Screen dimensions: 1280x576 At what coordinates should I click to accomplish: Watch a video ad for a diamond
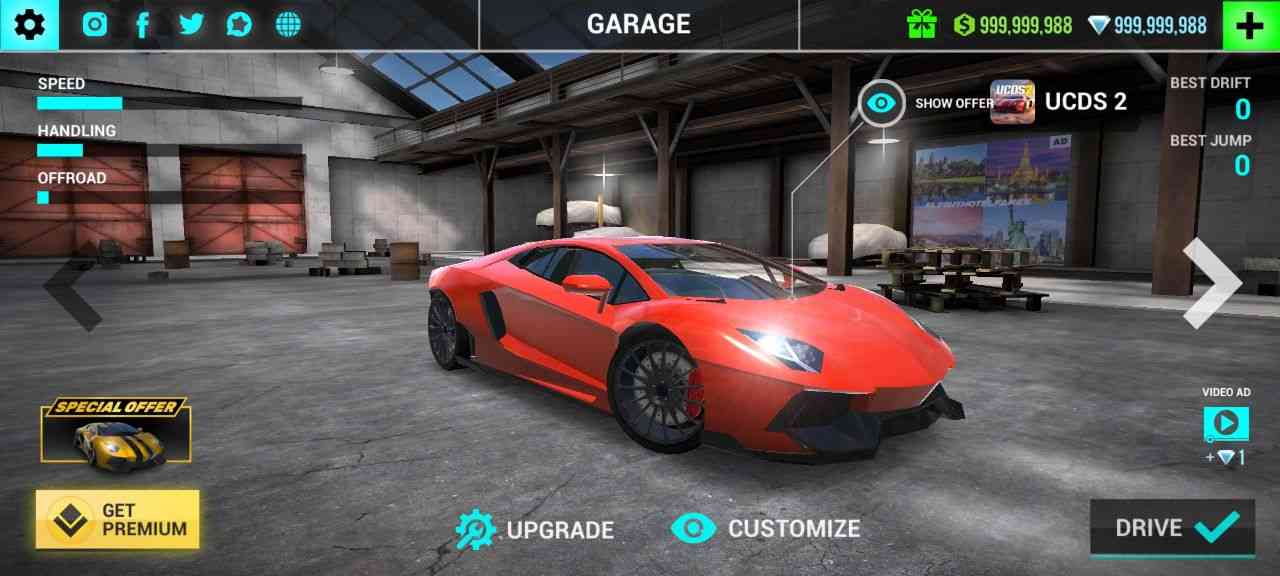coord(1225,425)
